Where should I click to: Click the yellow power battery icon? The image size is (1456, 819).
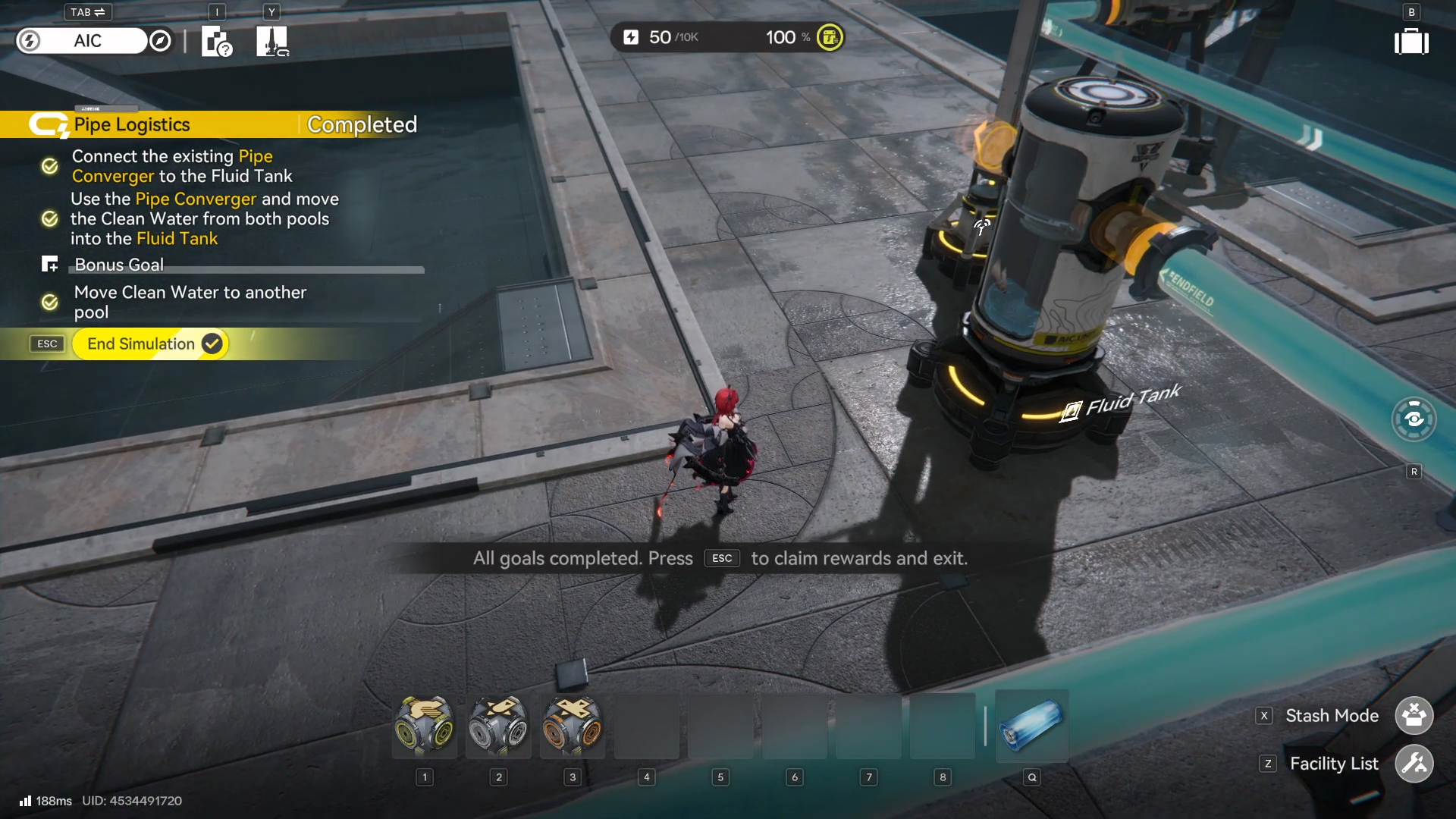tap(830, 37)
